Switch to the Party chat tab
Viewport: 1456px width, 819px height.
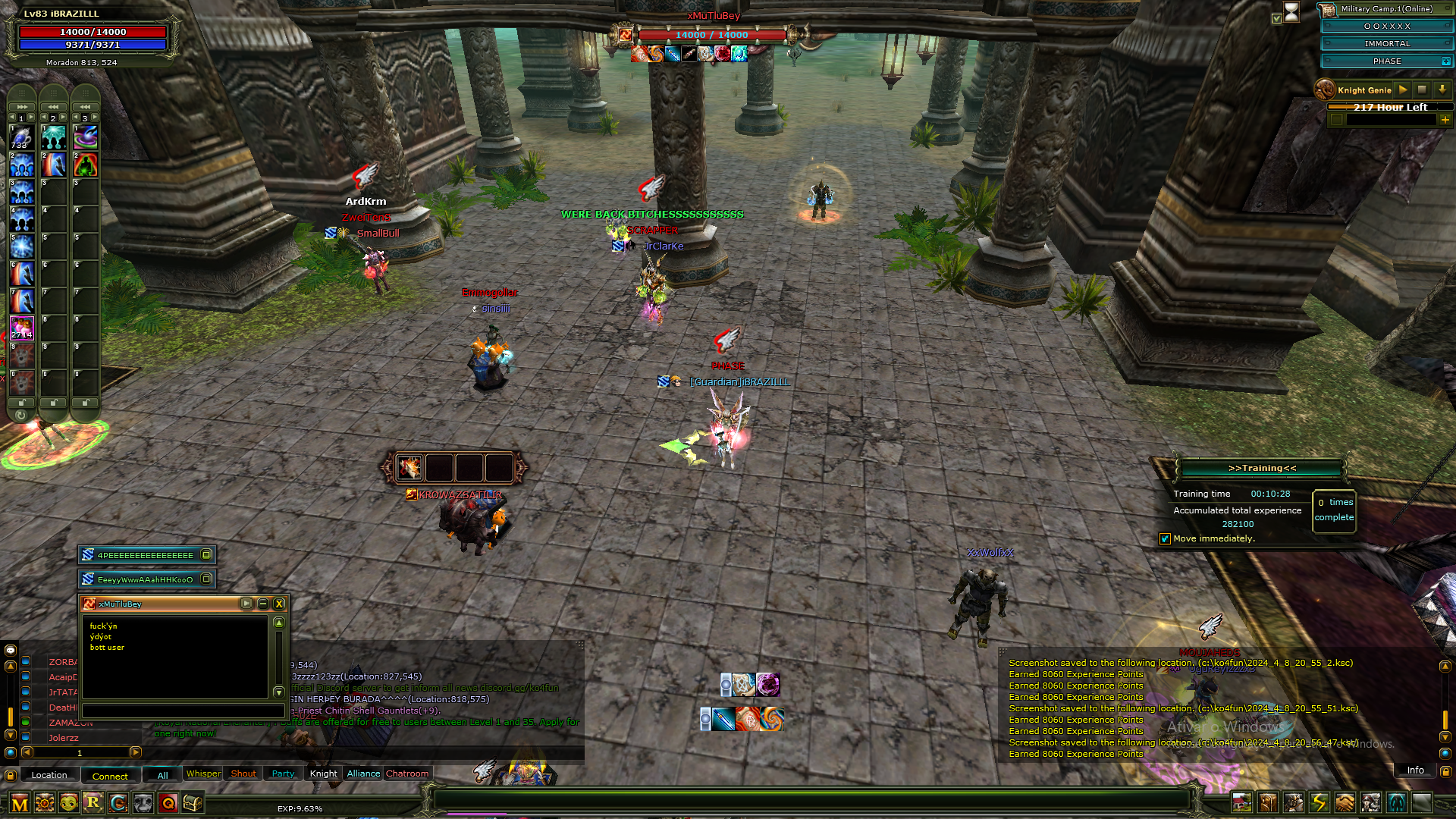283,773
